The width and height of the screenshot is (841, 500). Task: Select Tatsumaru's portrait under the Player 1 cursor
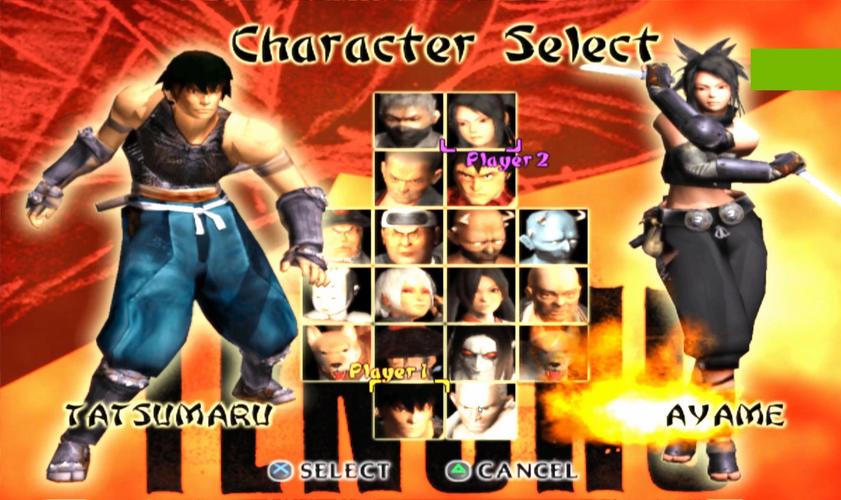tap(408, 409)
